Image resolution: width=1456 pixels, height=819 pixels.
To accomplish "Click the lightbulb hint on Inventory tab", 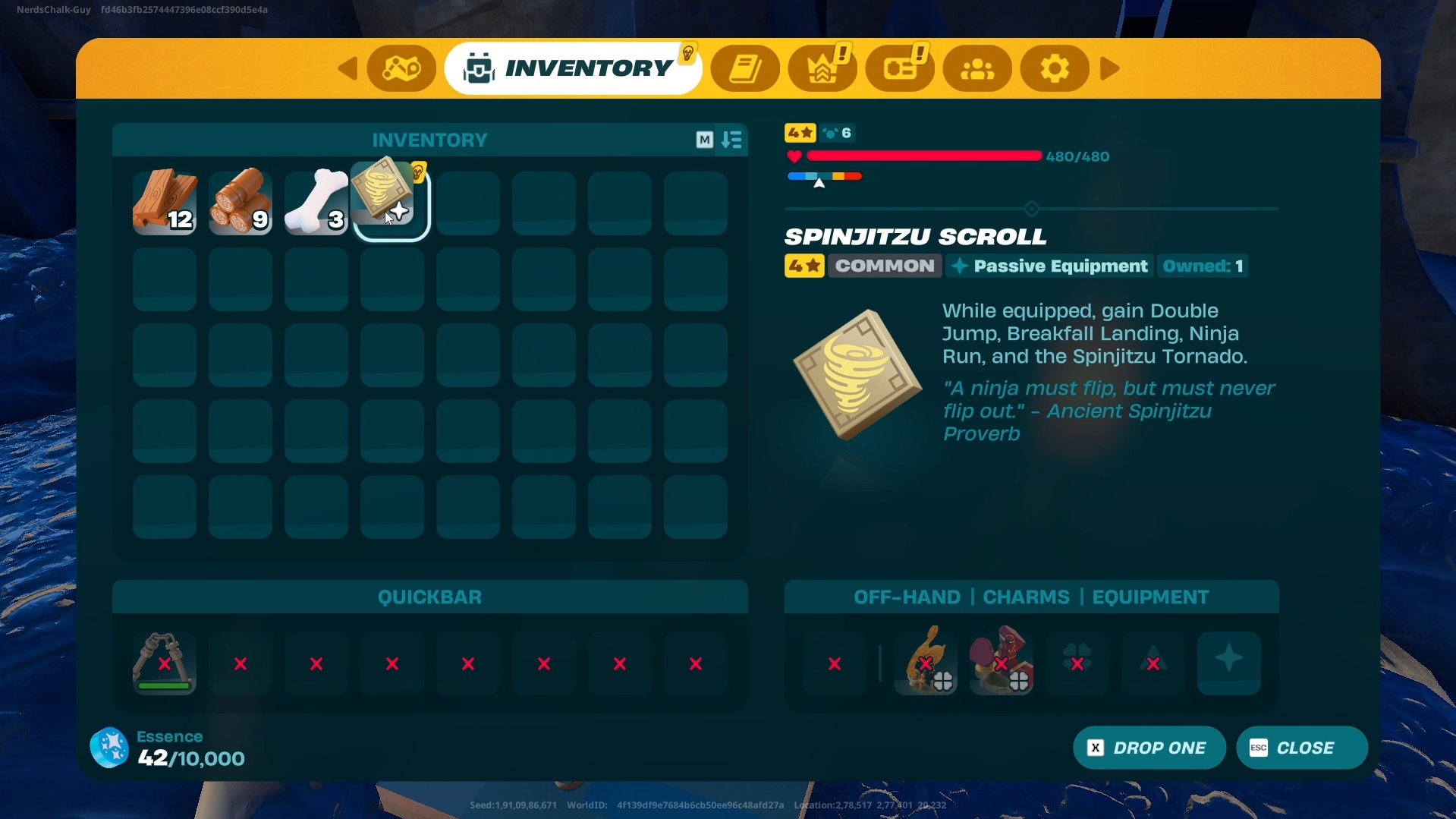I will click(687, 51).
